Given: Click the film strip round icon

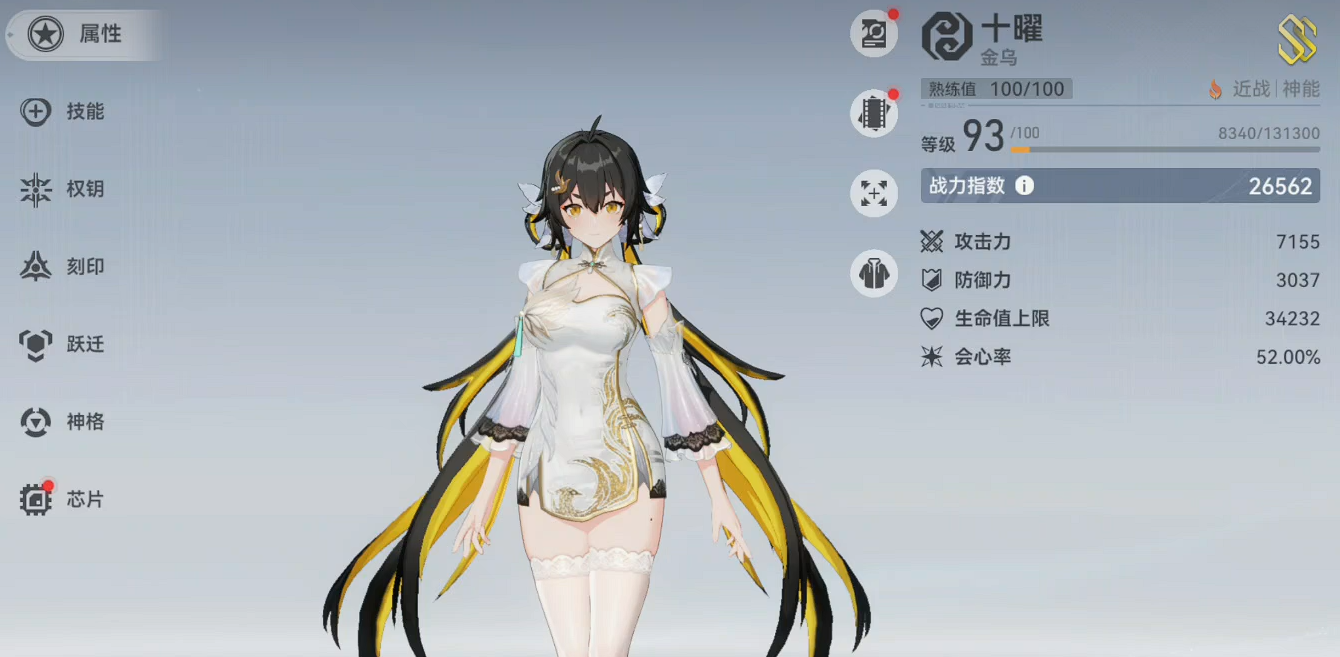Looking at the screenshot, I should pos(874,113).
